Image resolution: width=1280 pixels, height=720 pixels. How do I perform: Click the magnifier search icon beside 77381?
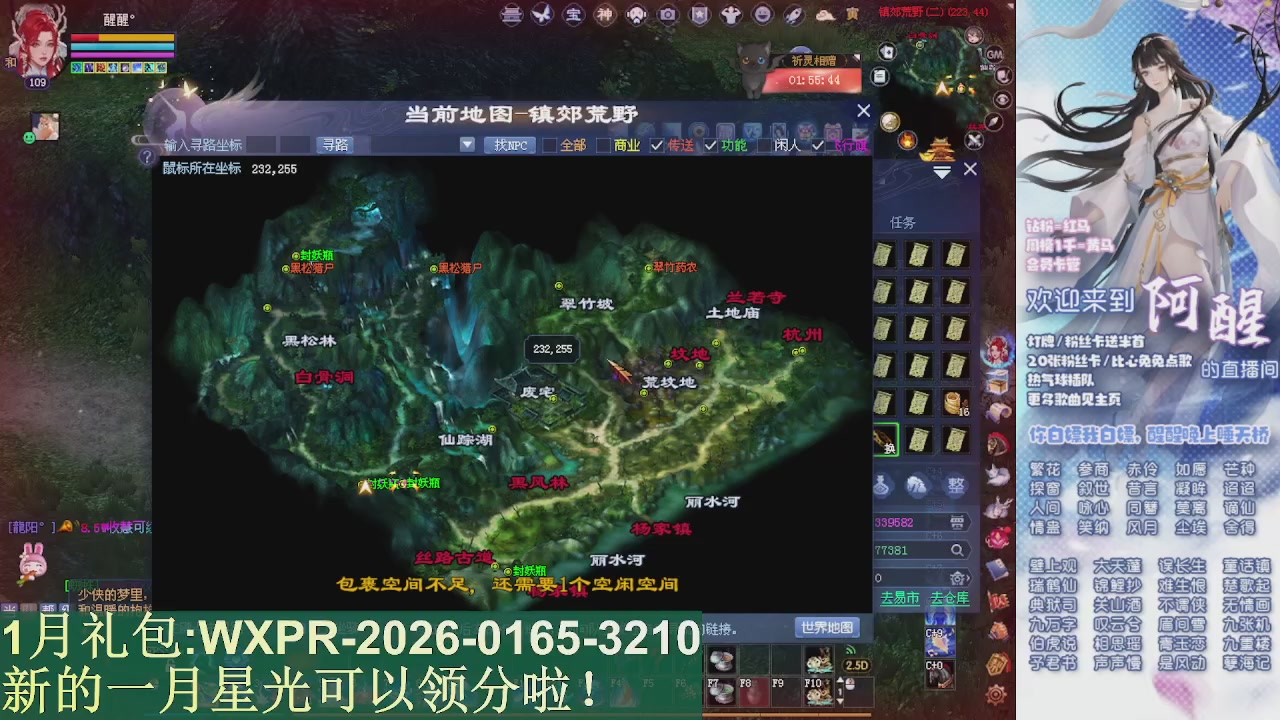tap(956, 550)
